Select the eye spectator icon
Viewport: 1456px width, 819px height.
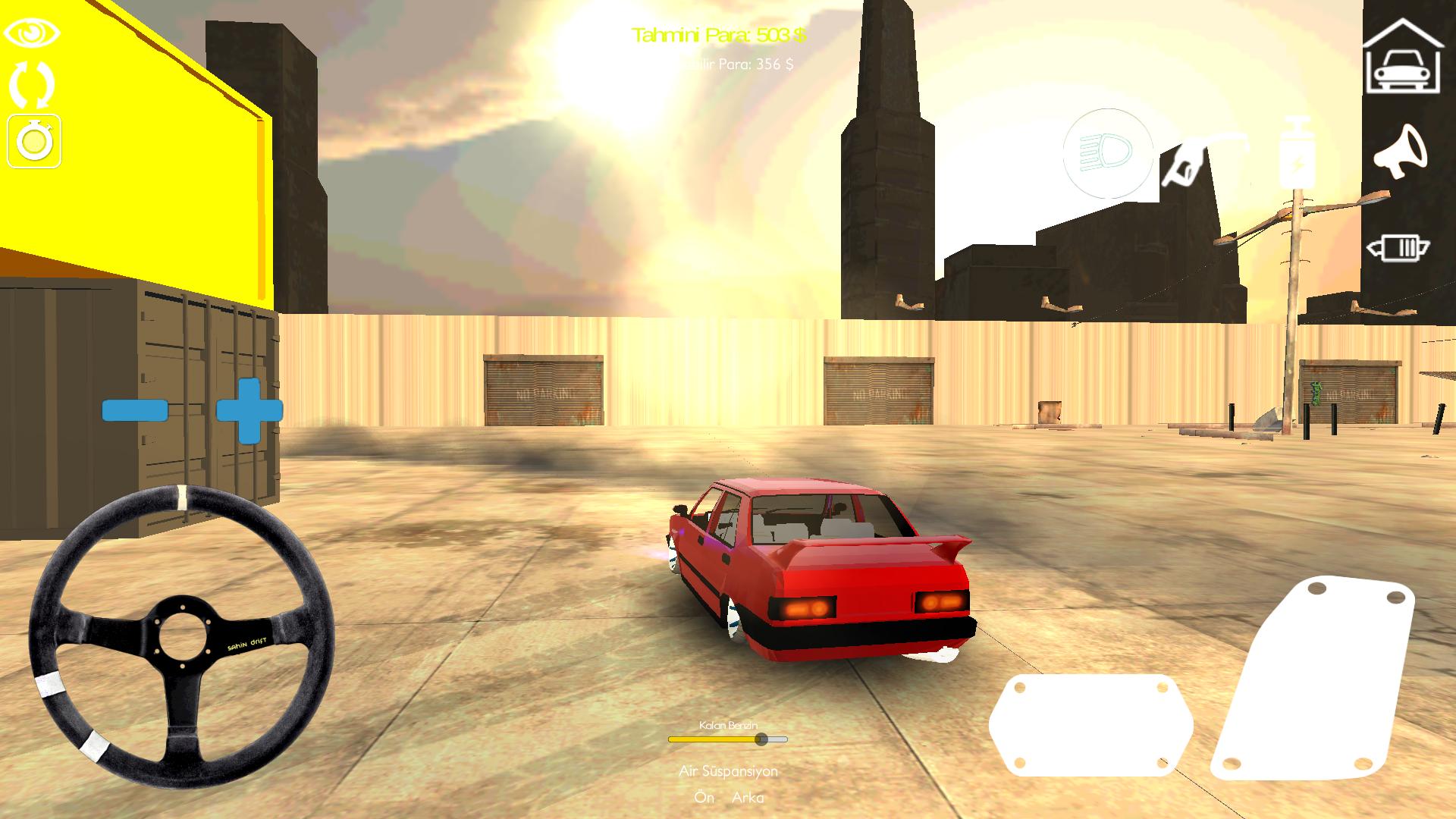pos(31,33)
